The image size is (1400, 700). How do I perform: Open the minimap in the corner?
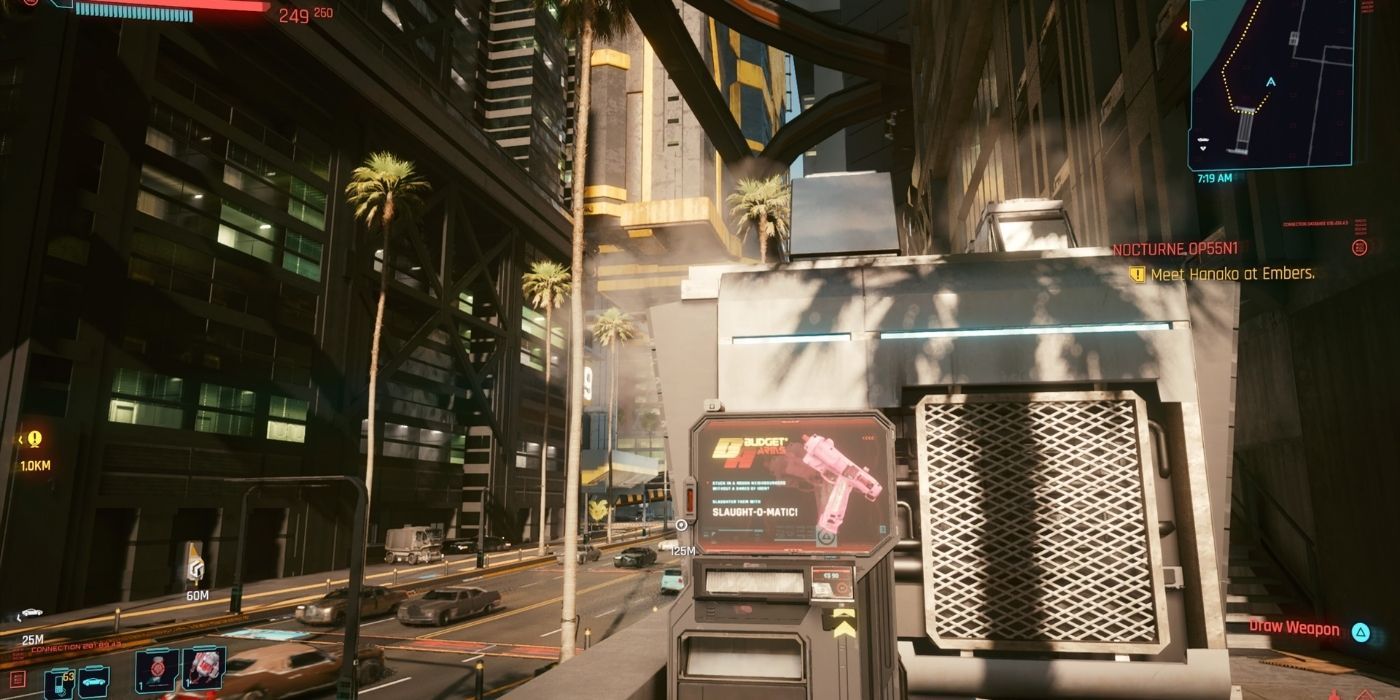point(1270,84)
